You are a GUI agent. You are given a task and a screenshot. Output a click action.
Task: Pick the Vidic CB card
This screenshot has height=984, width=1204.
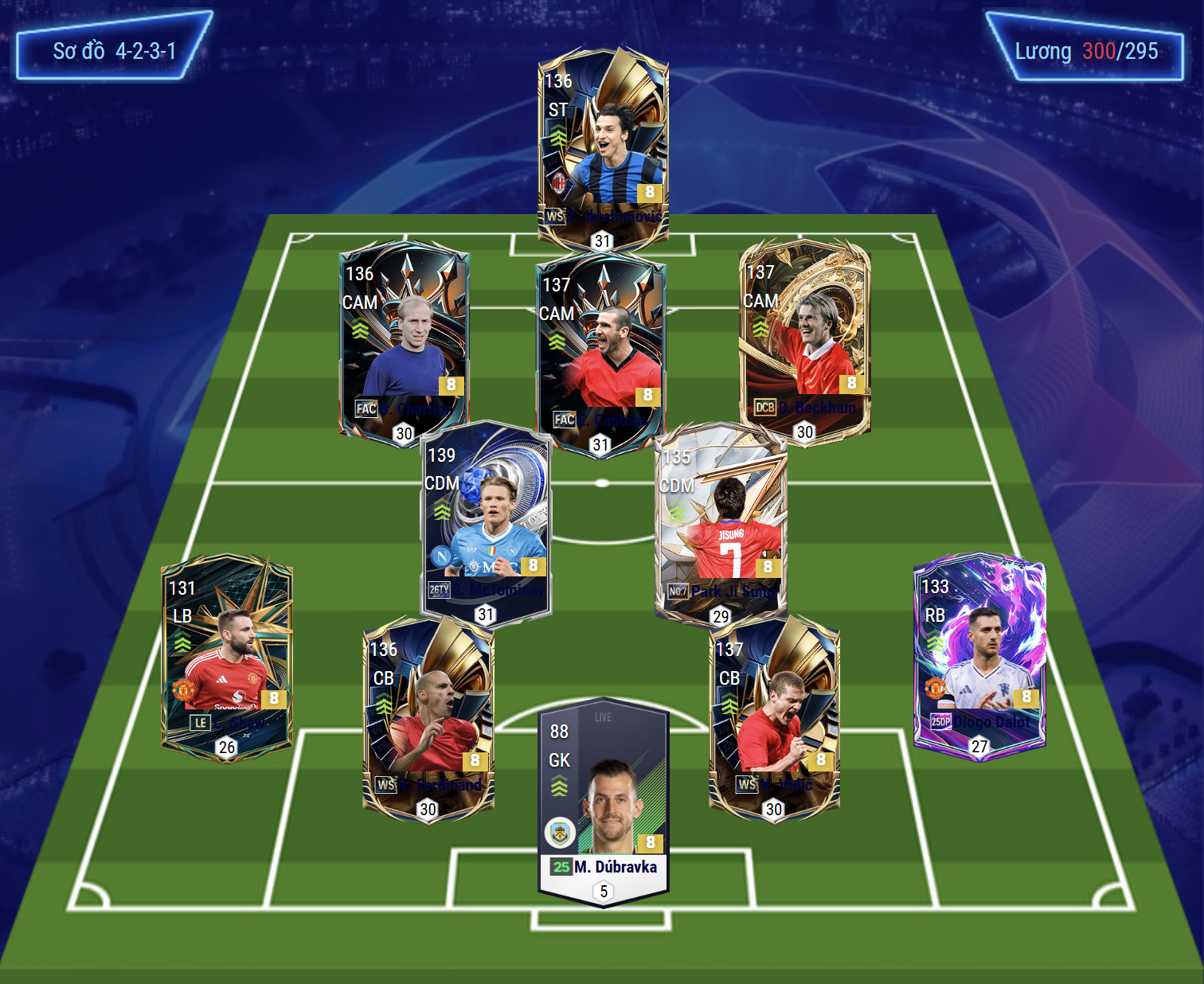[x=774, y=717]
